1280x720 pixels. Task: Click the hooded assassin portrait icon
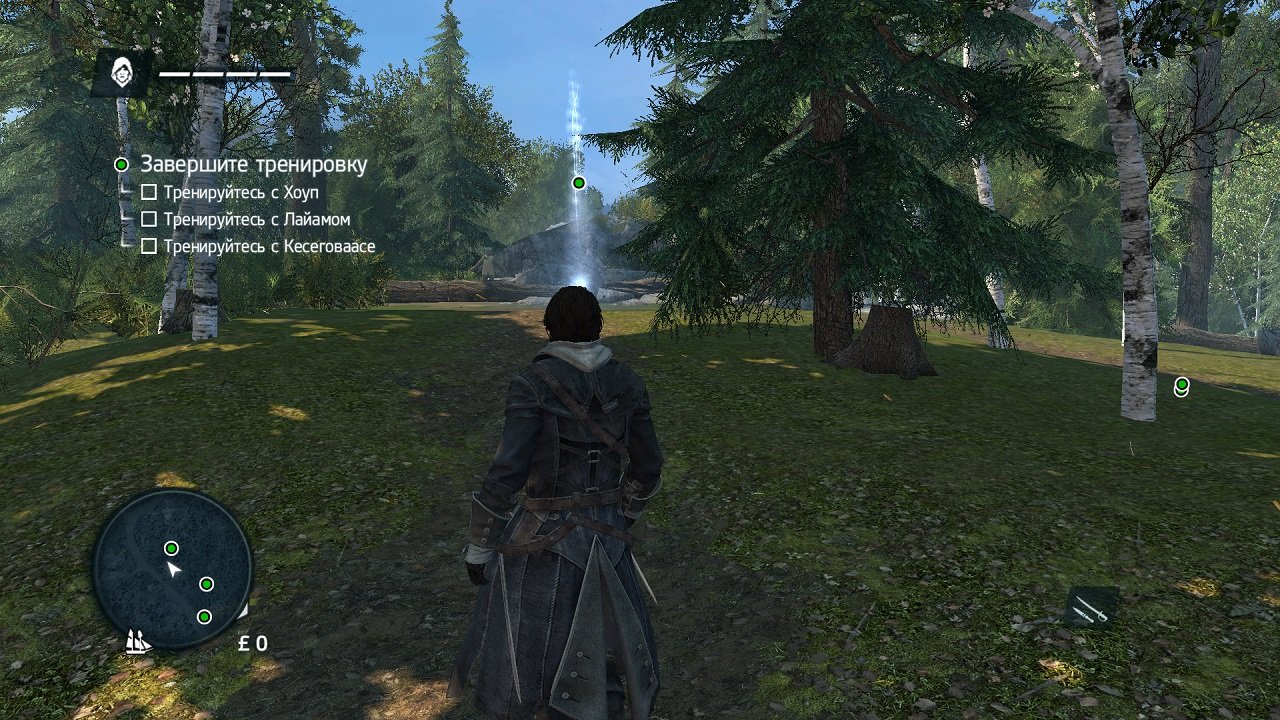point(122,73)
